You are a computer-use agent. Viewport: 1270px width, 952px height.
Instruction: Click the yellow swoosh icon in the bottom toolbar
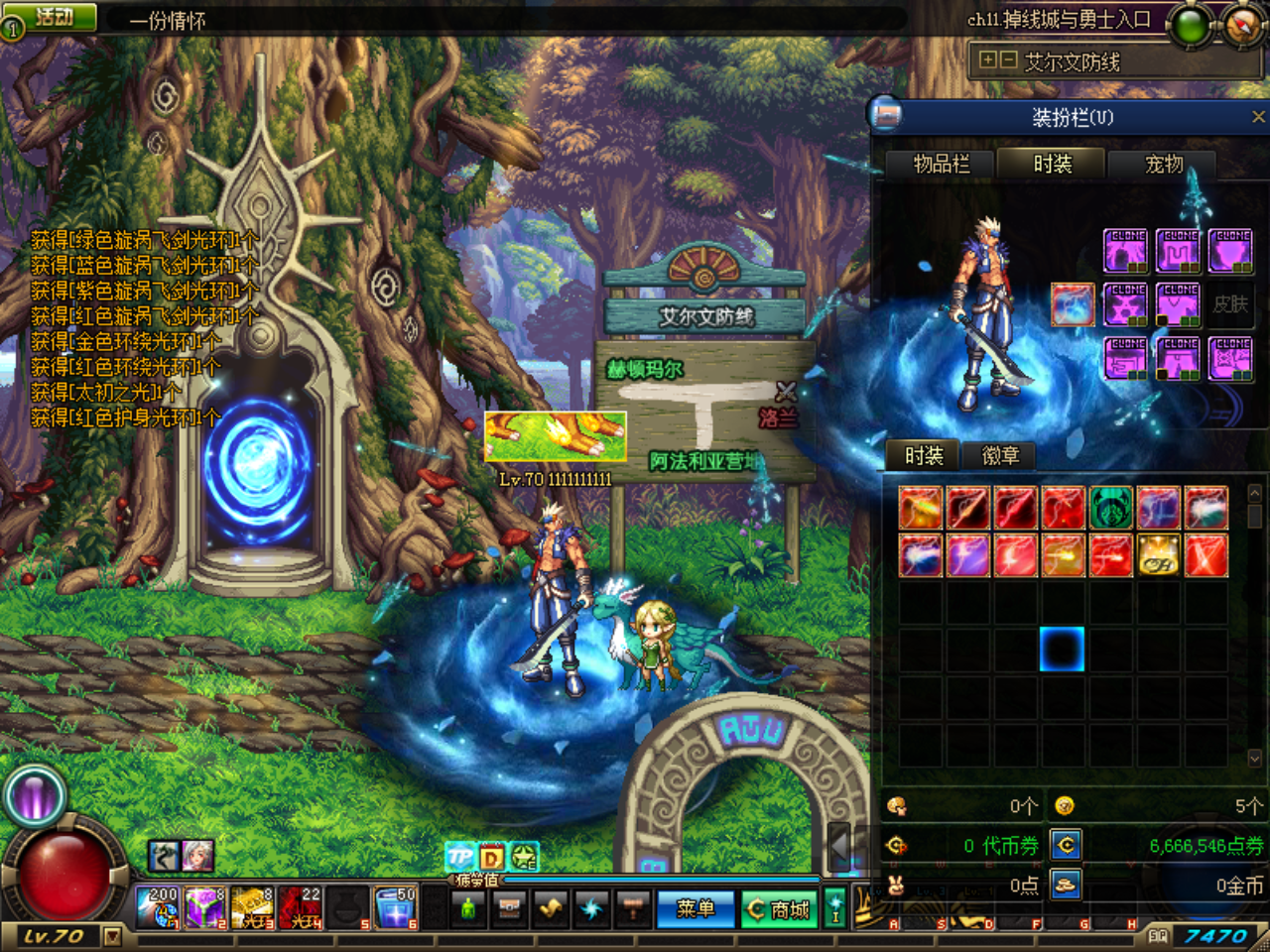(x=552, y=908)
